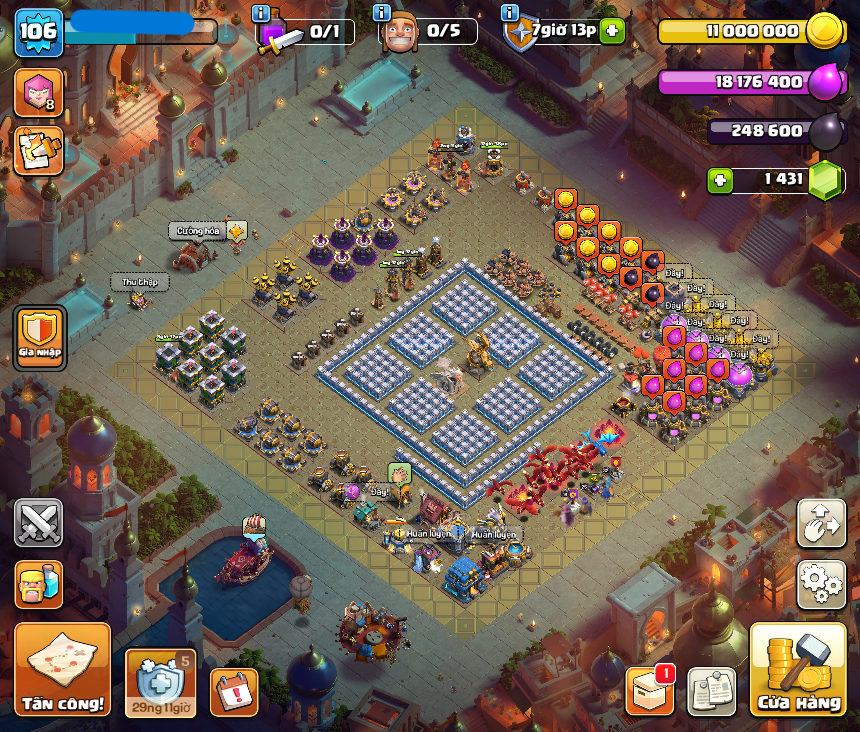This screenshot has width=860, height=732.
Task: Collect with the Thu thập label
Action: coord(139,282)
